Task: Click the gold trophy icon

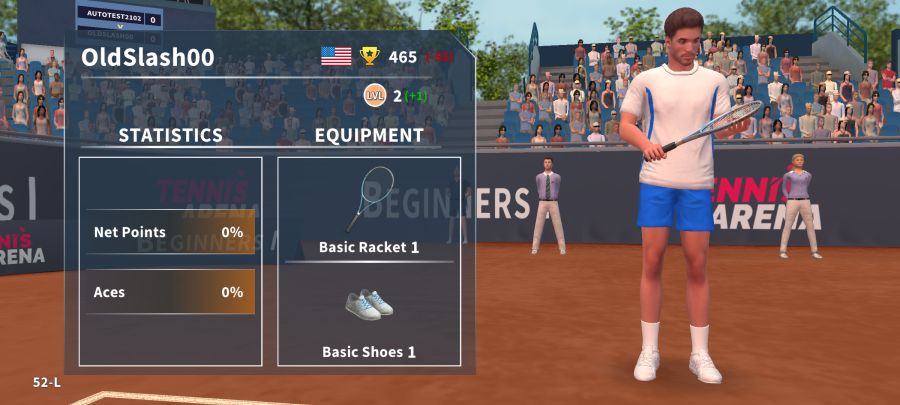Action: point(370,56)
